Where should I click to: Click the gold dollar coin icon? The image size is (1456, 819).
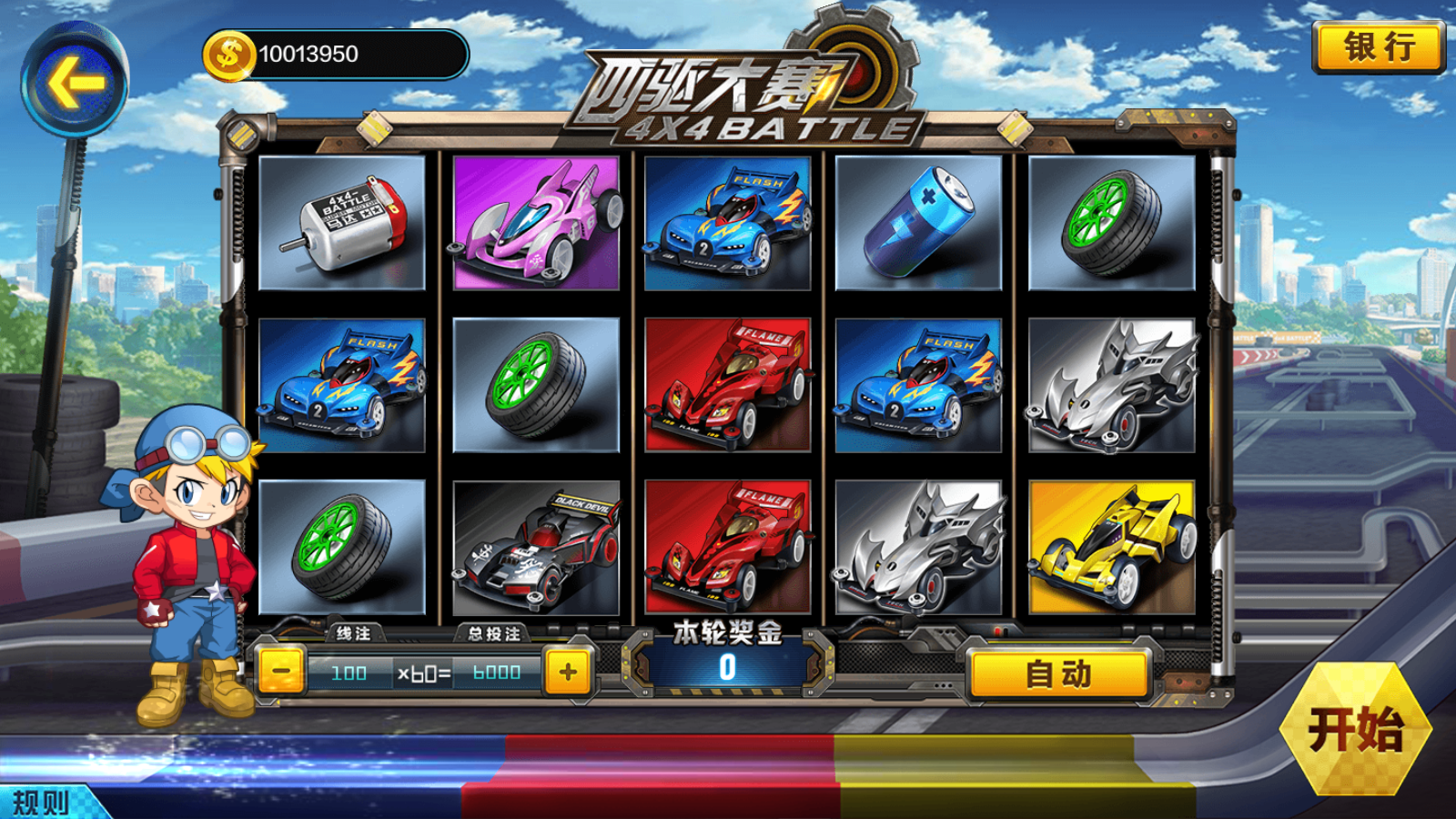click(x=227, y=55)
